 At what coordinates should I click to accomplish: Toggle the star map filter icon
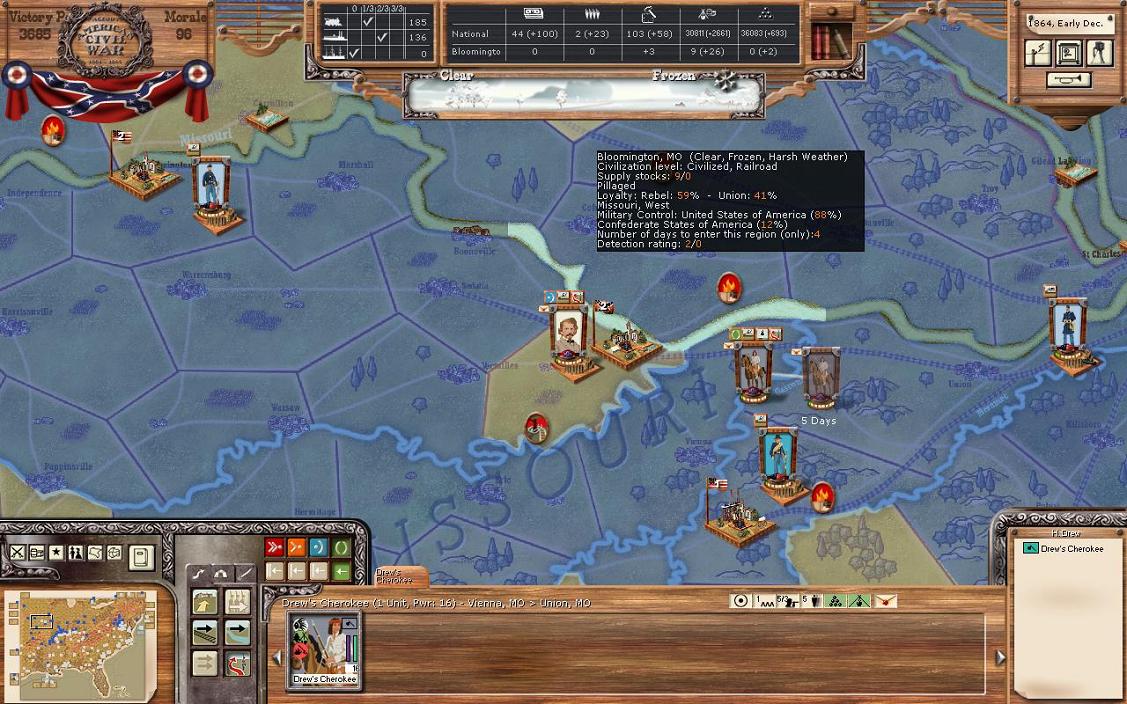pyautogui.click(x=56, y=553)
